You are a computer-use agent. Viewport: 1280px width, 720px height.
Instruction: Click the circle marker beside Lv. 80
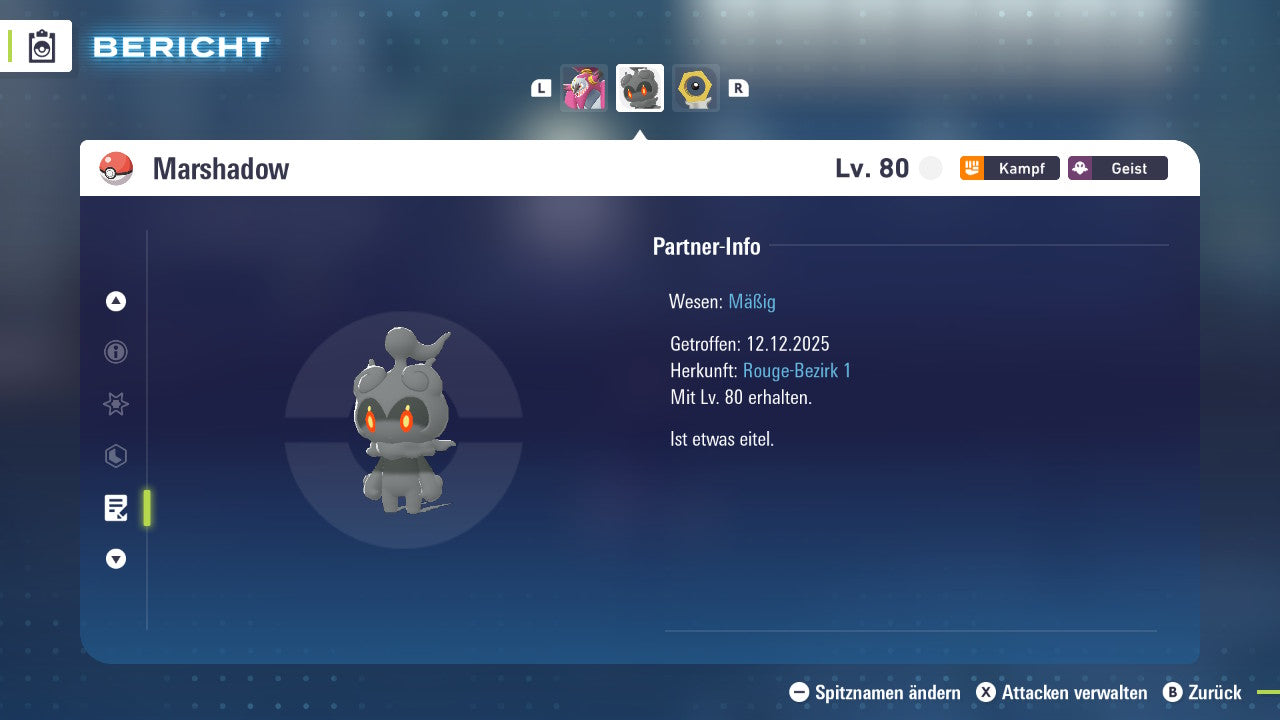click(x=930, y=168)
